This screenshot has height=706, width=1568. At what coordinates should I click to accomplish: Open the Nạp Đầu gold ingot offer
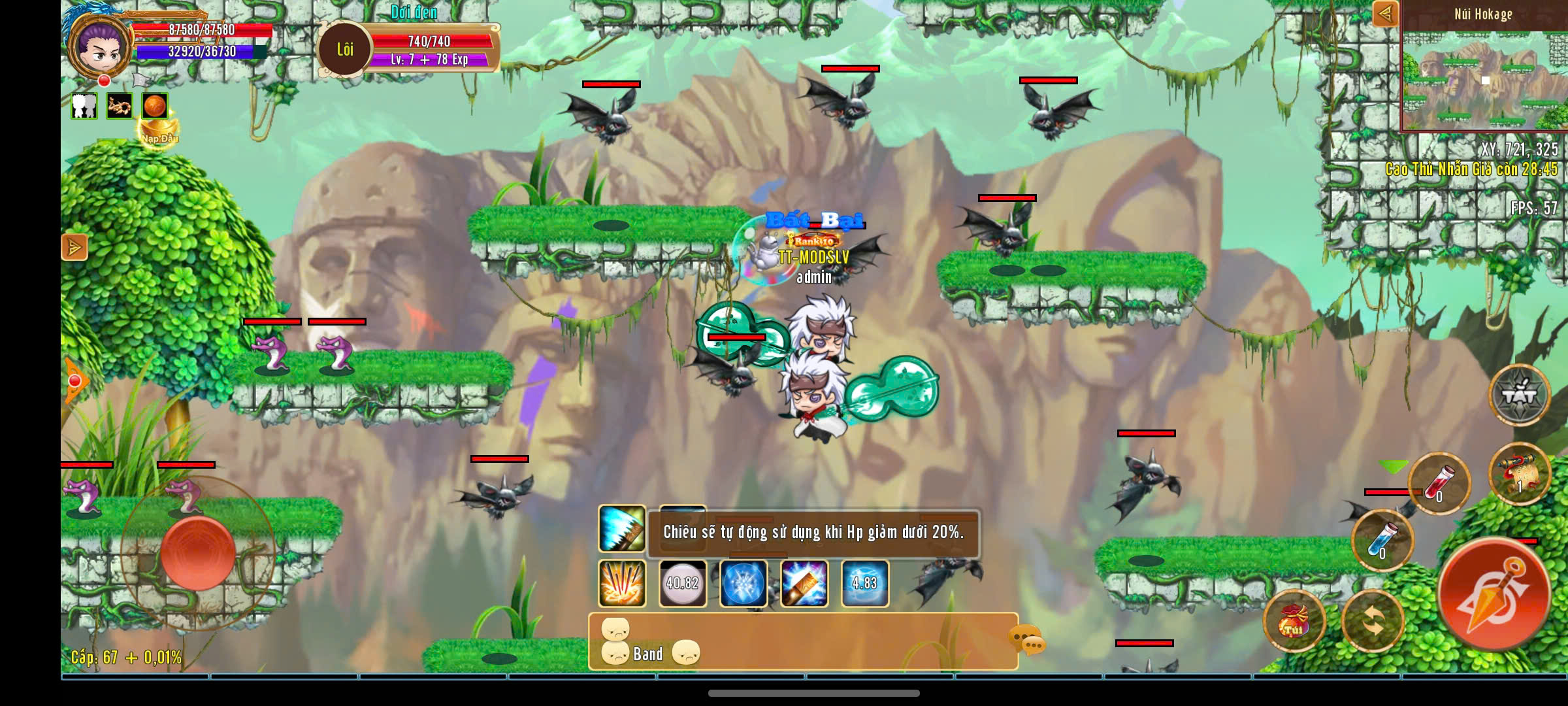[x=158, y=131]
